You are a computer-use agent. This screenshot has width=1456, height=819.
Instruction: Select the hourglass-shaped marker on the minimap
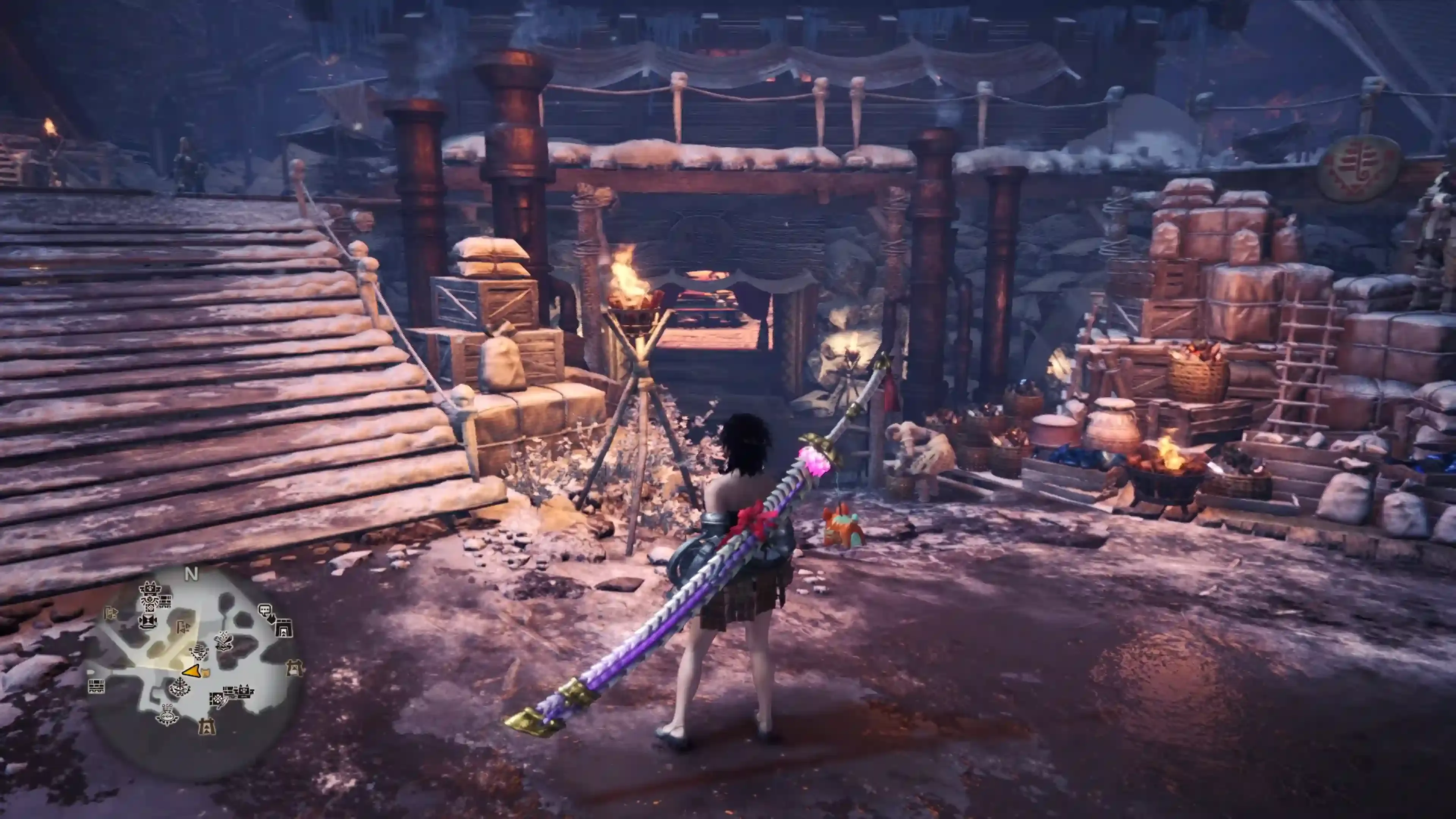147,621
